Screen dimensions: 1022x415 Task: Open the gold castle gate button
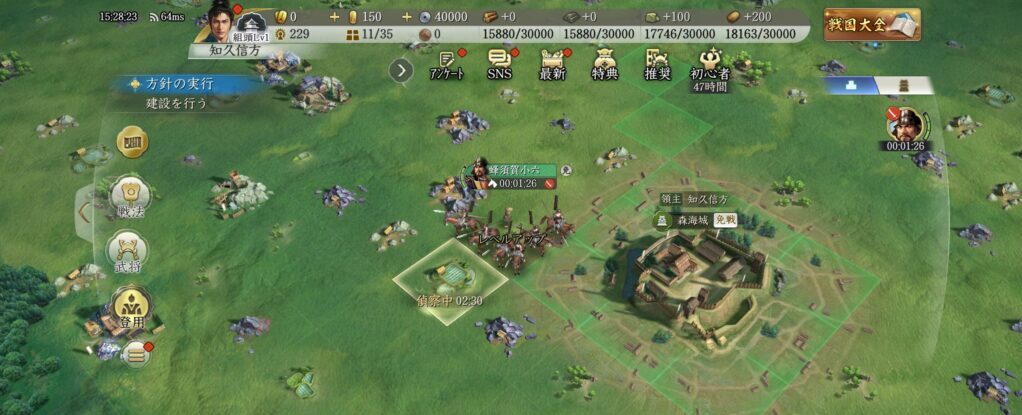pyautogui.click(x=133, y=144)
